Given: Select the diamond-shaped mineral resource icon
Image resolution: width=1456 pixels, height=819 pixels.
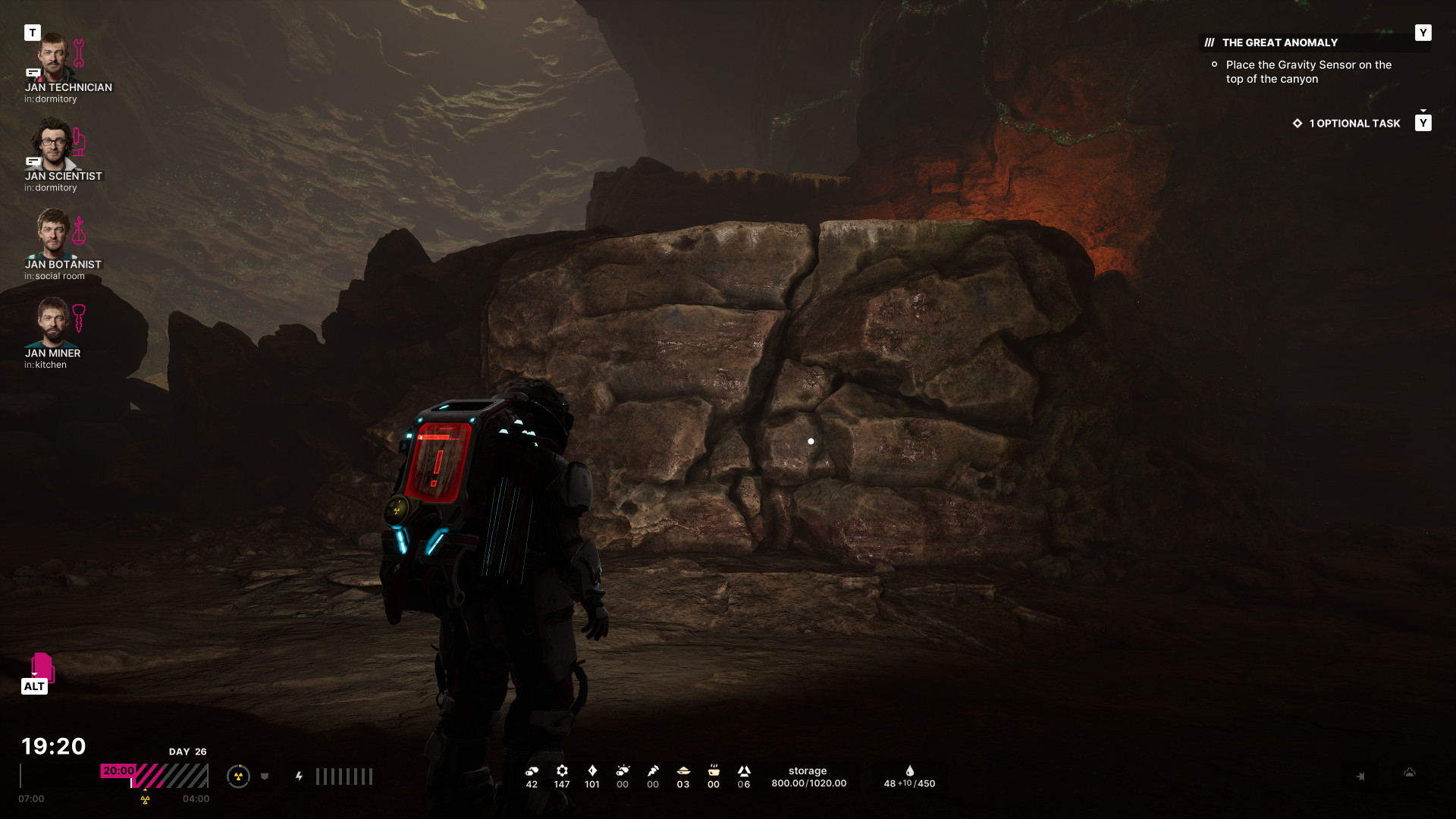Looking at the screenshot, I should (592, 770).
